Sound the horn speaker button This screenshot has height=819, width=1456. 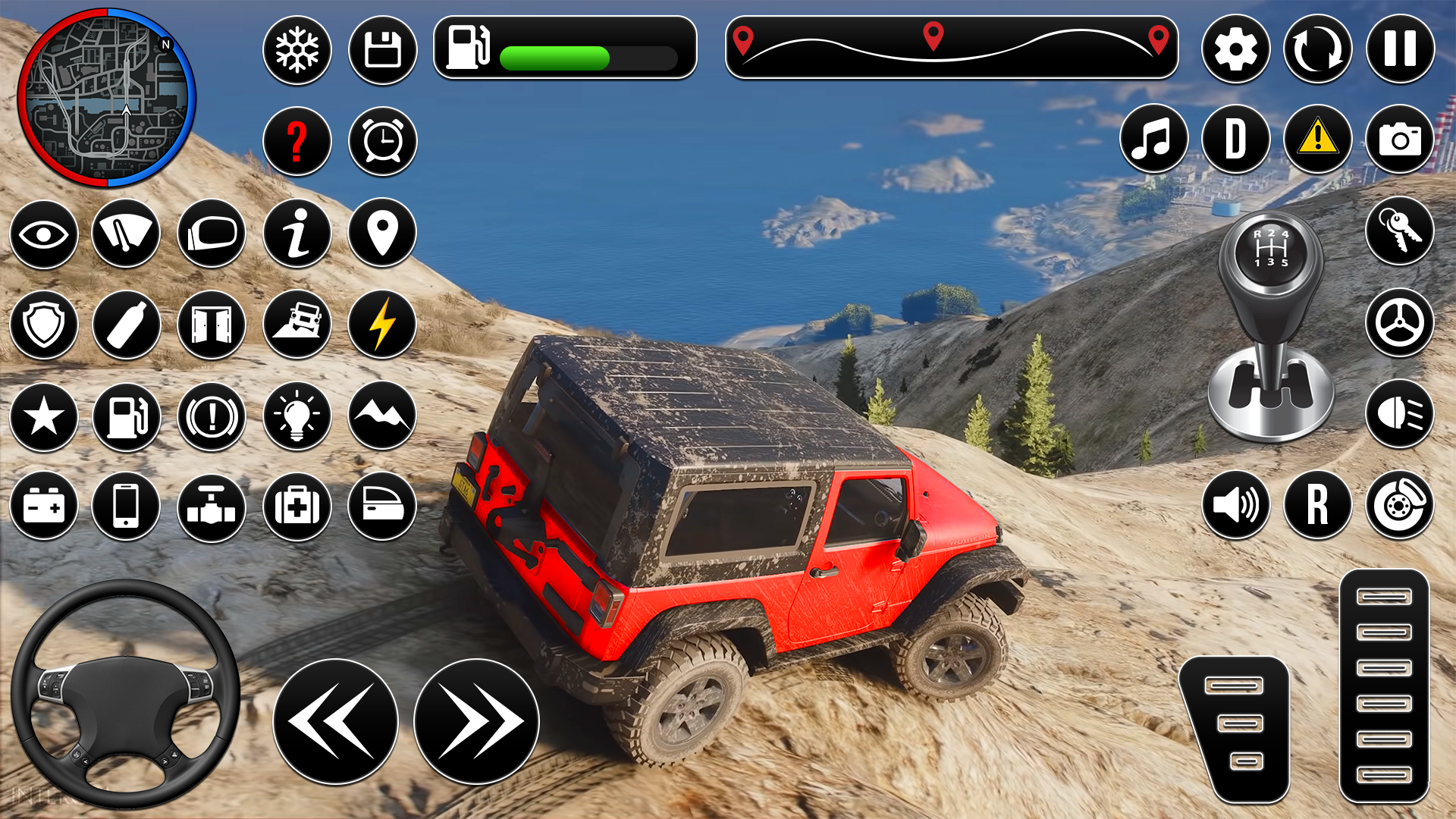click(1235, 505)
